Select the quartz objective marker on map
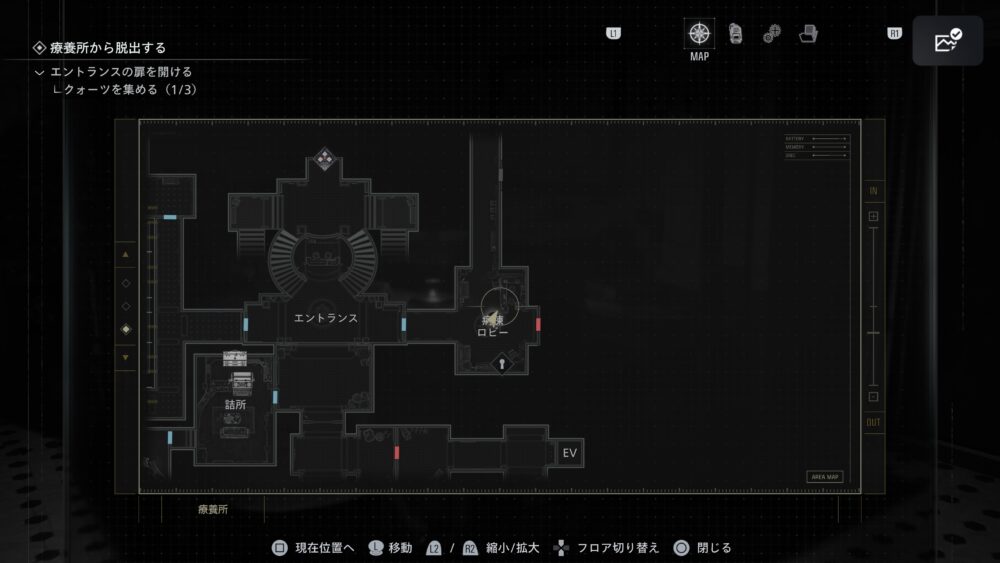Image resolution: width=1000 pixels, height=563 pixels. coord(324,157)
